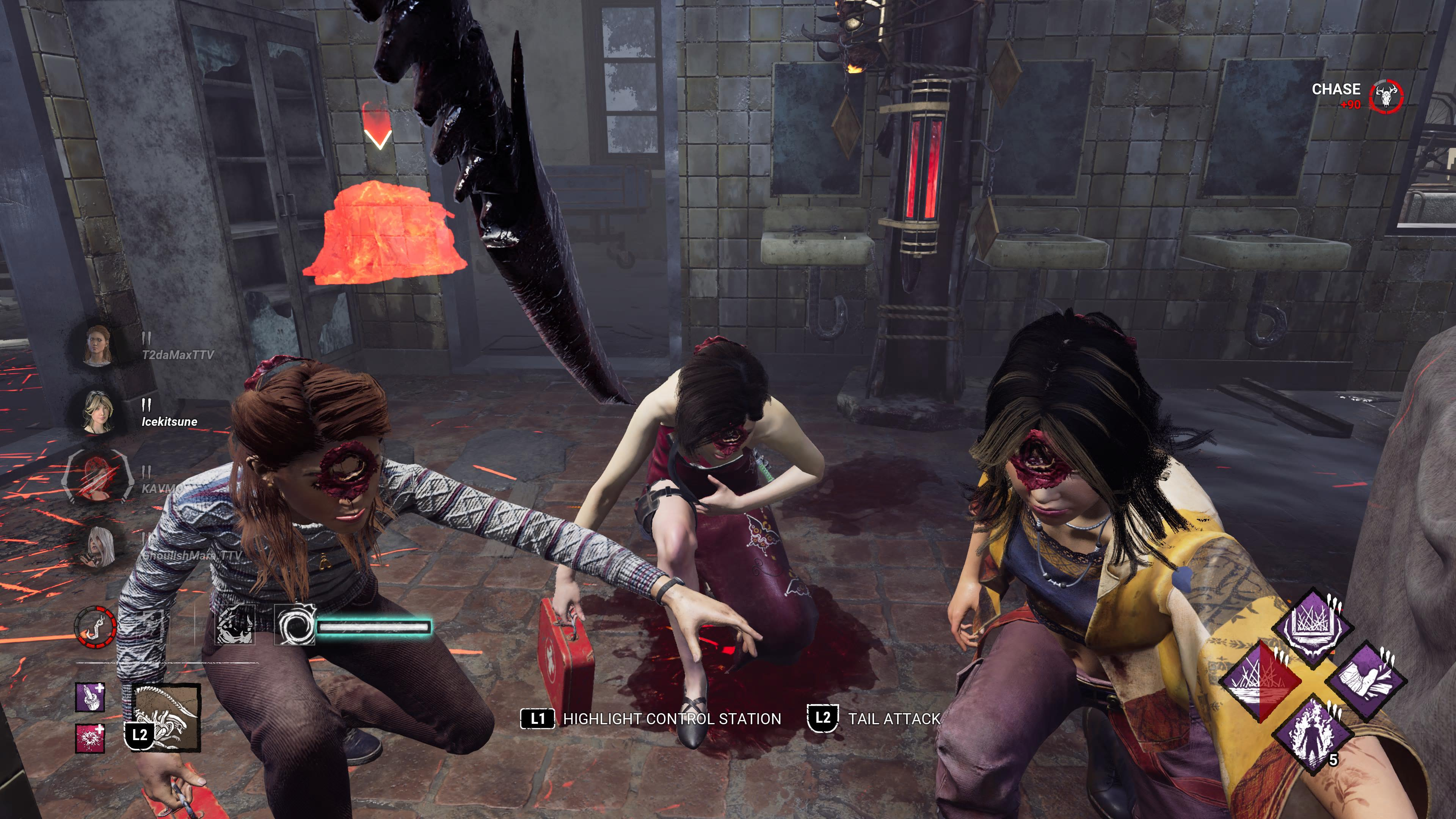Viewport: 1456px width, 819px height.
Task: Select the pink burst add-on icon
Action: 90,738
